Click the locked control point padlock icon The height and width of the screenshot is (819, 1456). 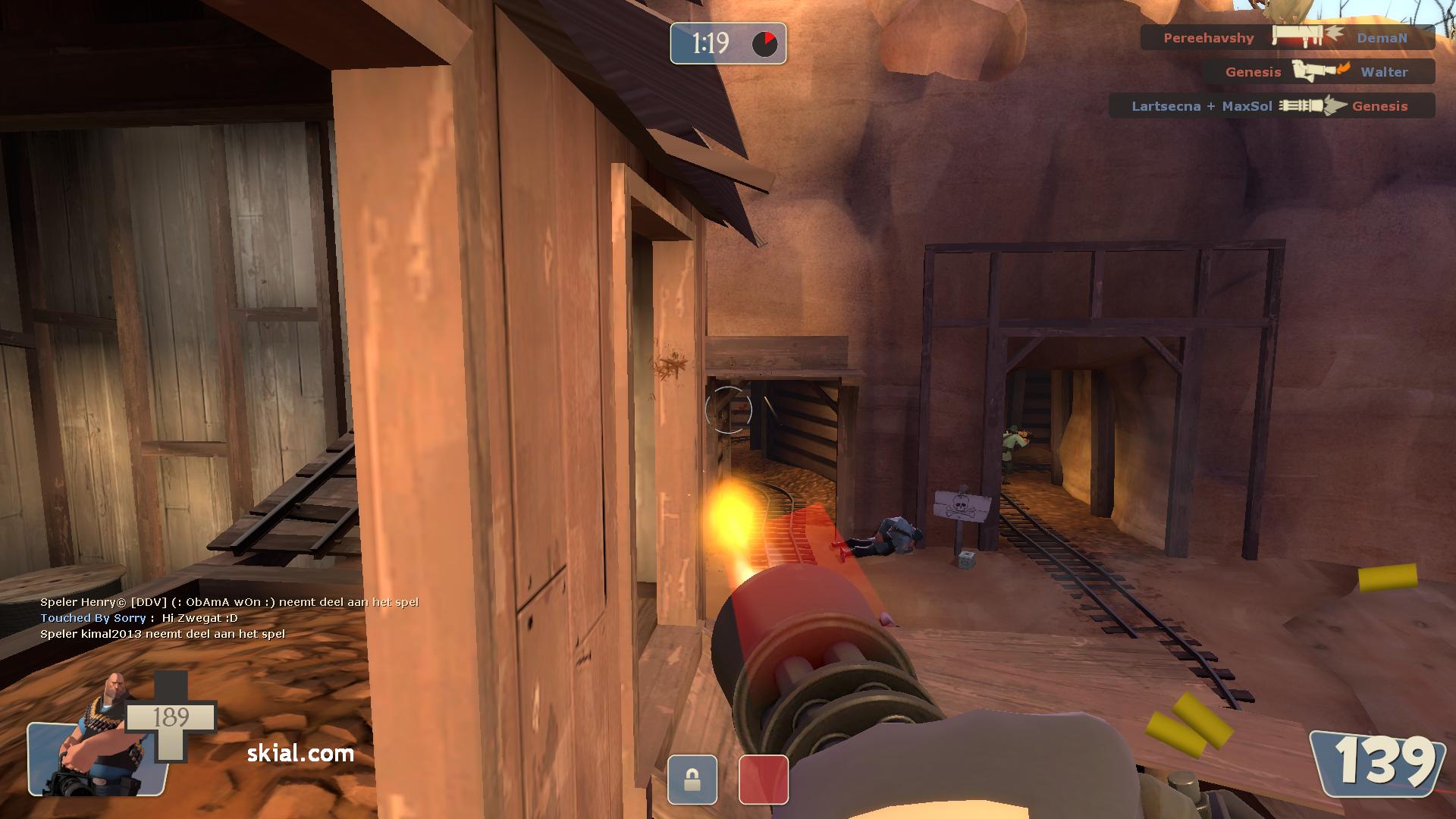692,780
